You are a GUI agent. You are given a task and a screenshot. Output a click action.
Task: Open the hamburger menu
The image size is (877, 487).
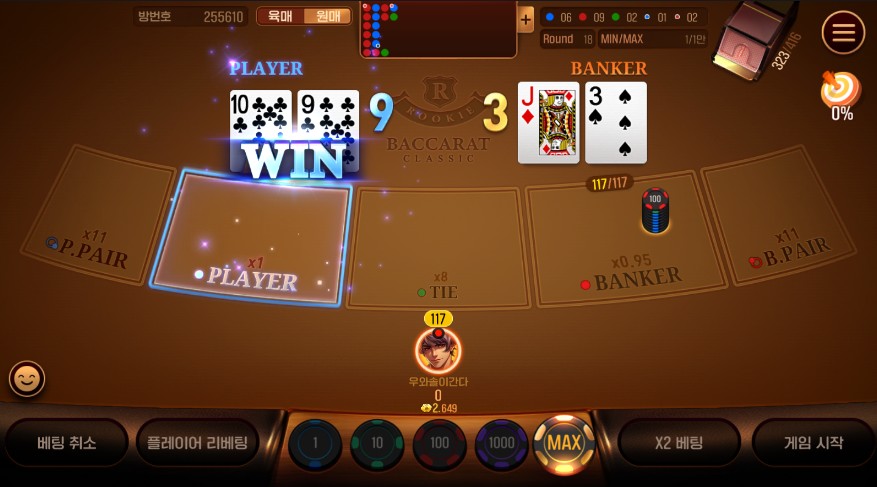(x=843, y=33)
